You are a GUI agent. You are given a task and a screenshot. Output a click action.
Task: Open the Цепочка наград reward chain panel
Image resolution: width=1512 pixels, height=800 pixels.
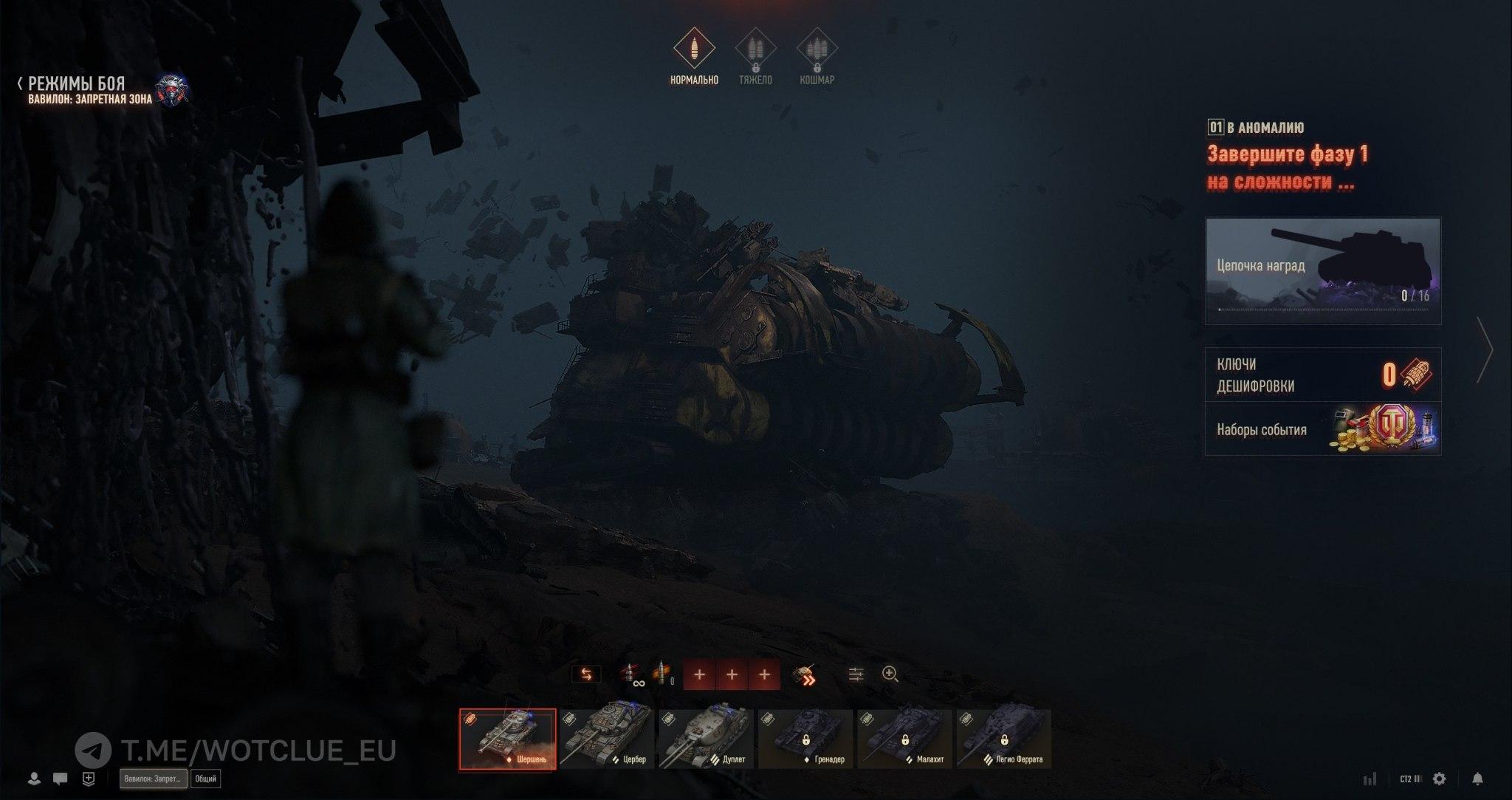point(1322,270)
